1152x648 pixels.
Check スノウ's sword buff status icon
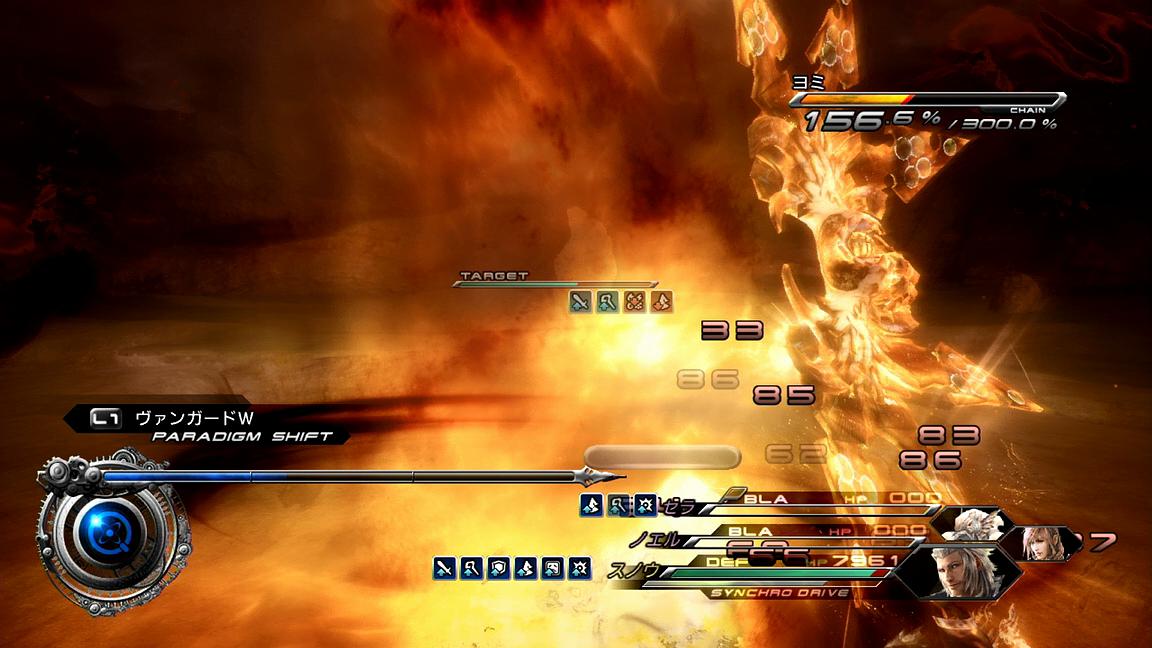[445, 569]
